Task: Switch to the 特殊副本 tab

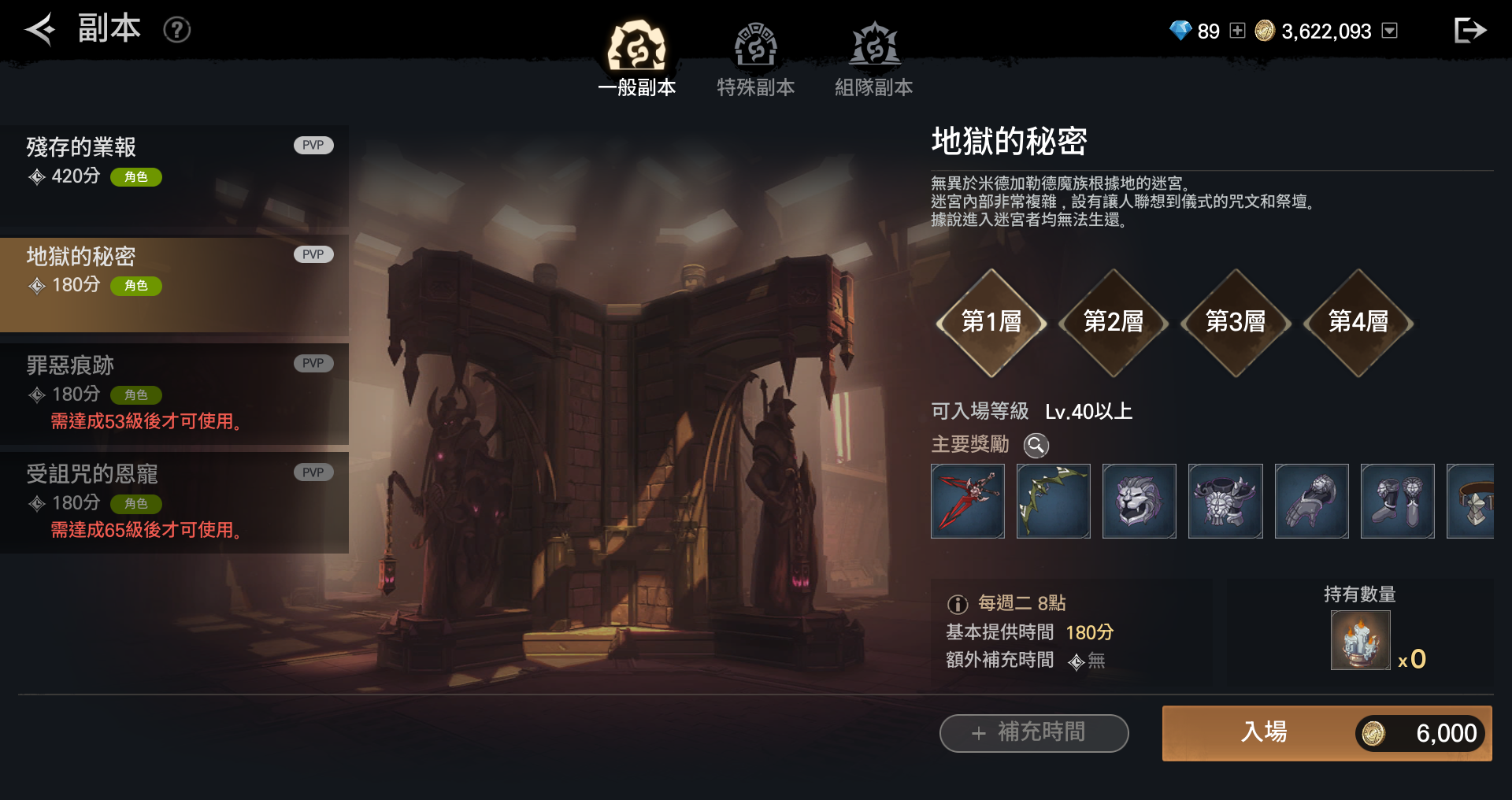Action: coord(755,59)
